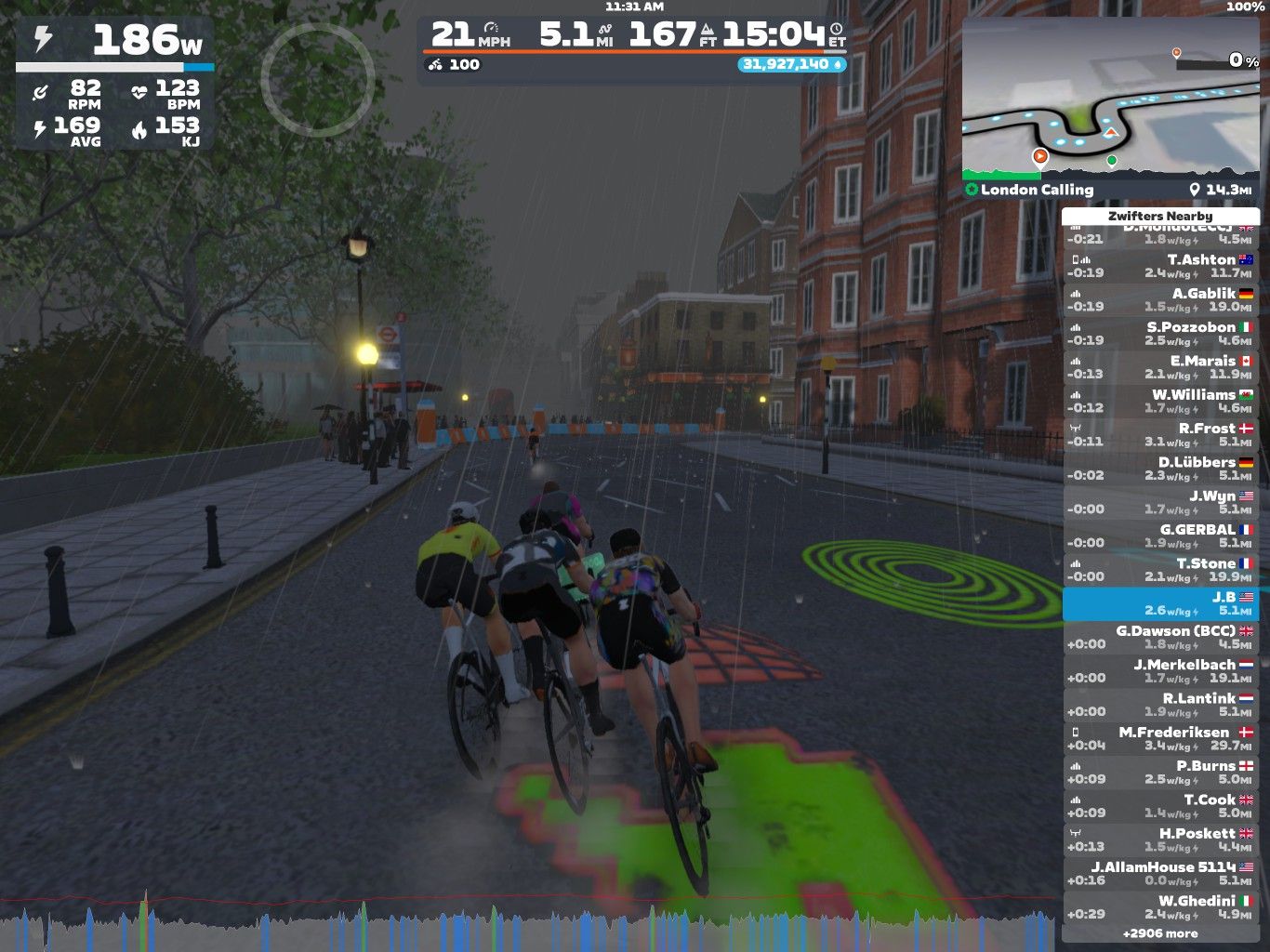Click the J.Wyn rider row
The height and width of the screenshot is (952, 1270).
point(1160,503)
